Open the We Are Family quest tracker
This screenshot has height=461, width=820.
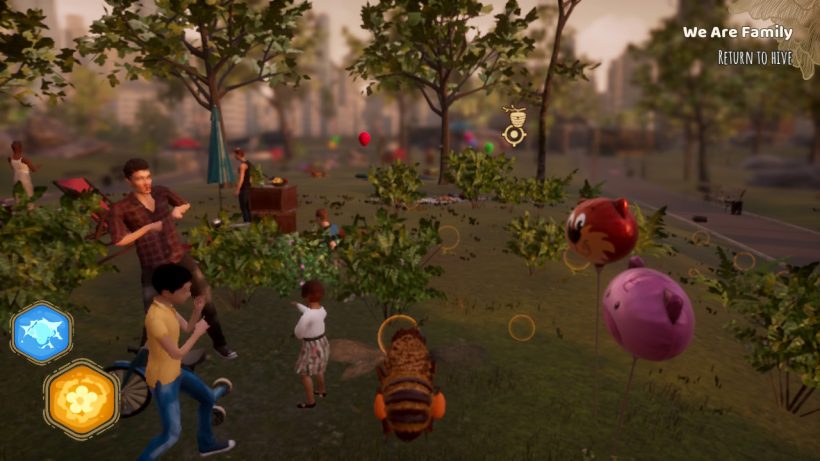[x=737, y=32]
